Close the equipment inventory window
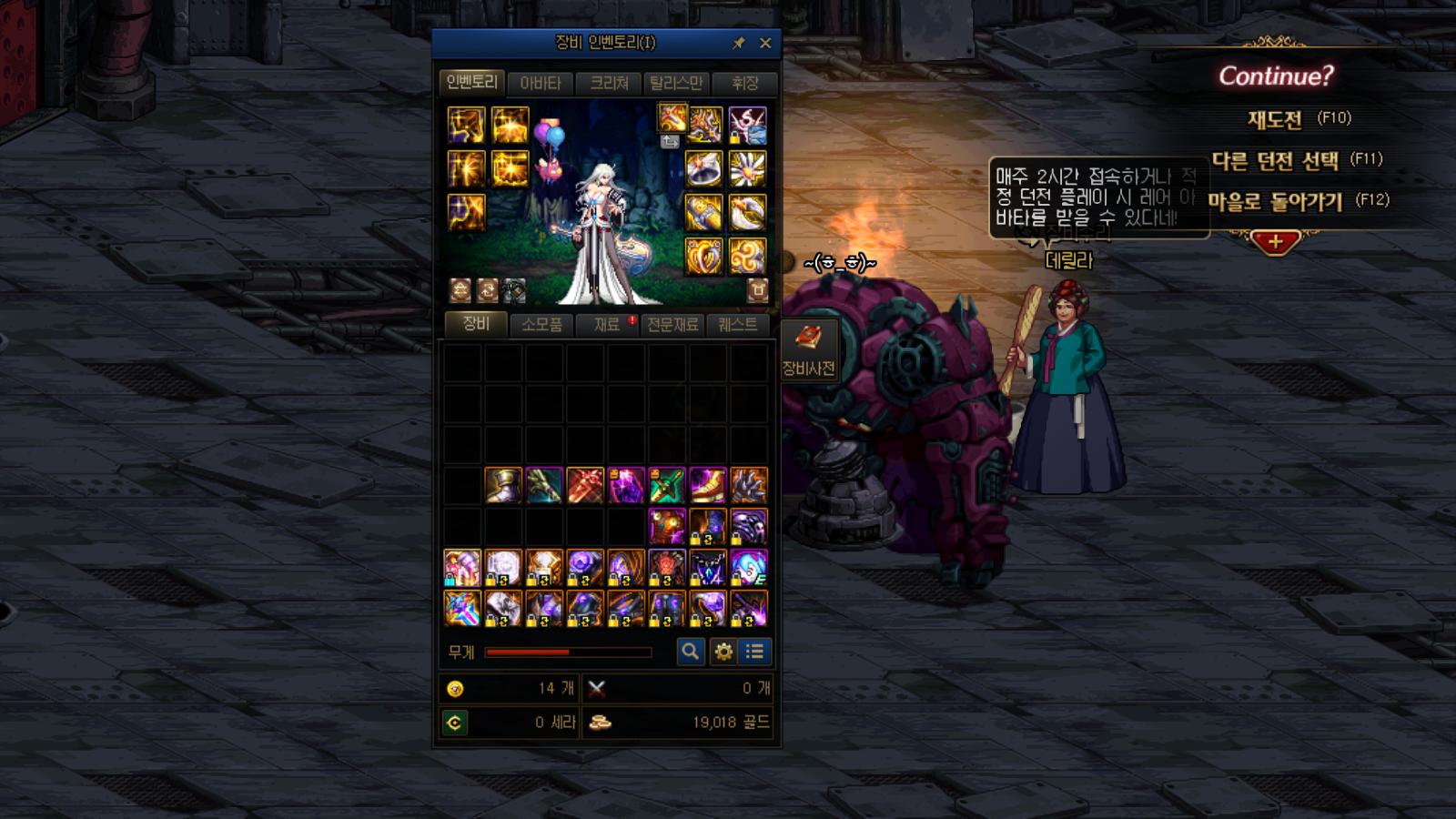Image resolution: width=1456 pixels, height=819 pixels. tap(765, 43)
